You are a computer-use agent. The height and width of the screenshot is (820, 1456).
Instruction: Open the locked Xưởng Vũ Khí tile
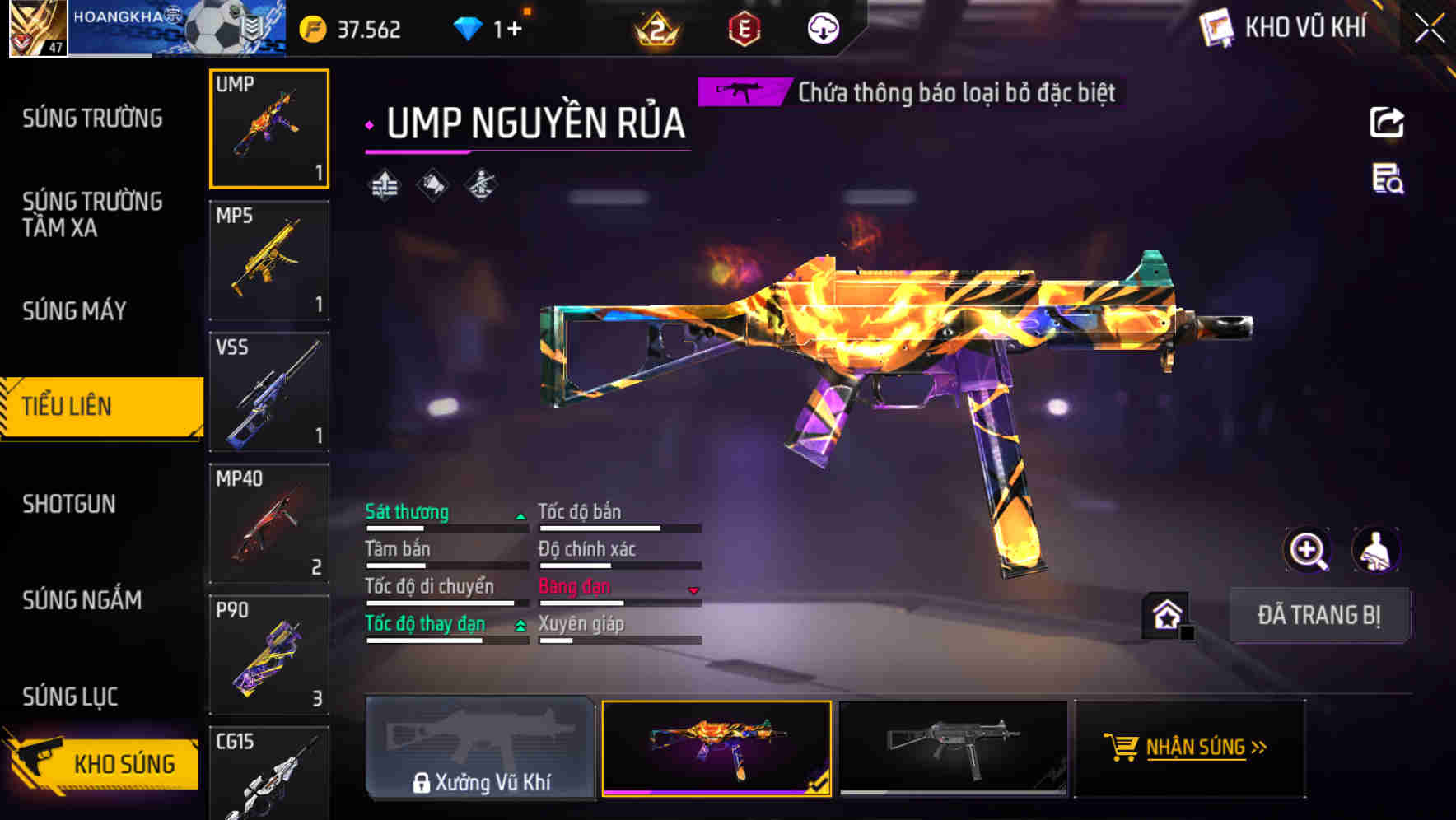pos(480,748)
